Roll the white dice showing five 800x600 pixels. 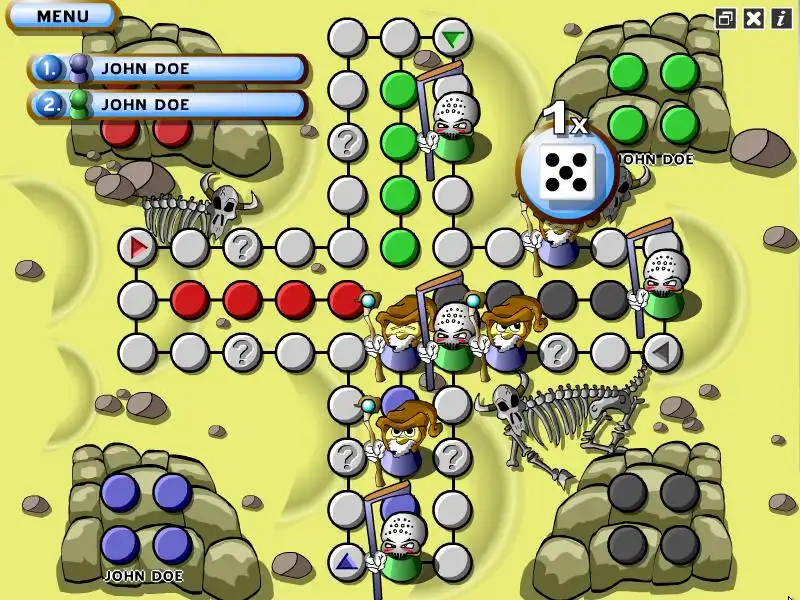(565, 172)
